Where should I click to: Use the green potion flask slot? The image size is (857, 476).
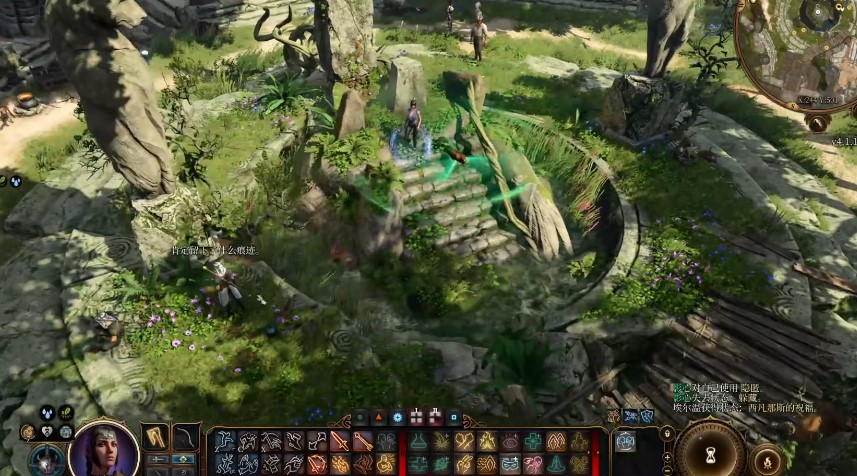tap(419, 441)
